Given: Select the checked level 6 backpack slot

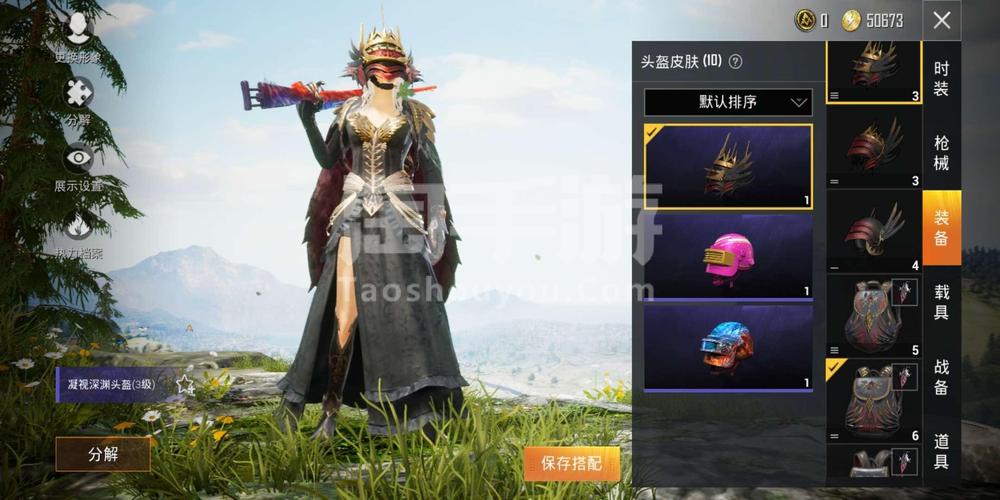Looking at the screenshot, I should [873, 401].
